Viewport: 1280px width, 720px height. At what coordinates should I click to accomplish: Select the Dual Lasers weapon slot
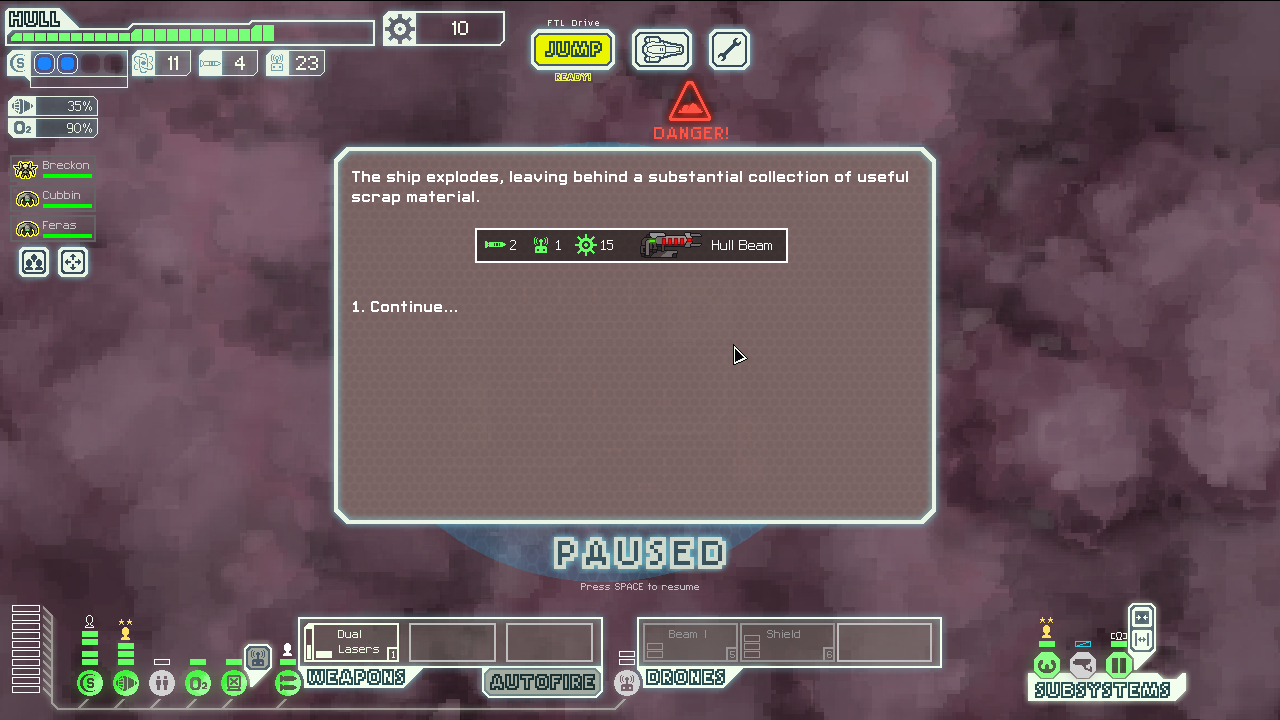pos(351,642)
